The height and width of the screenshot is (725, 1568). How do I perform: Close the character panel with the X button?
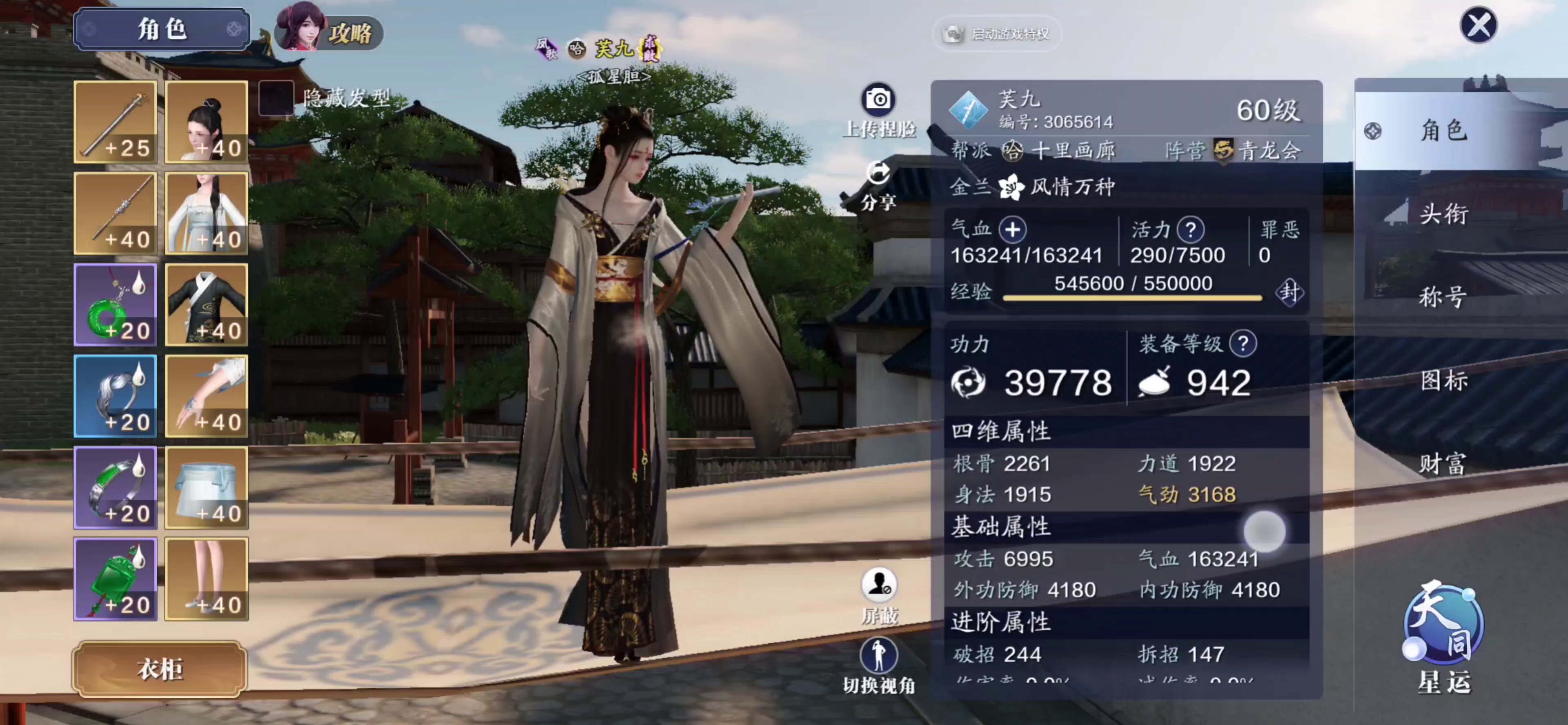1478,26
